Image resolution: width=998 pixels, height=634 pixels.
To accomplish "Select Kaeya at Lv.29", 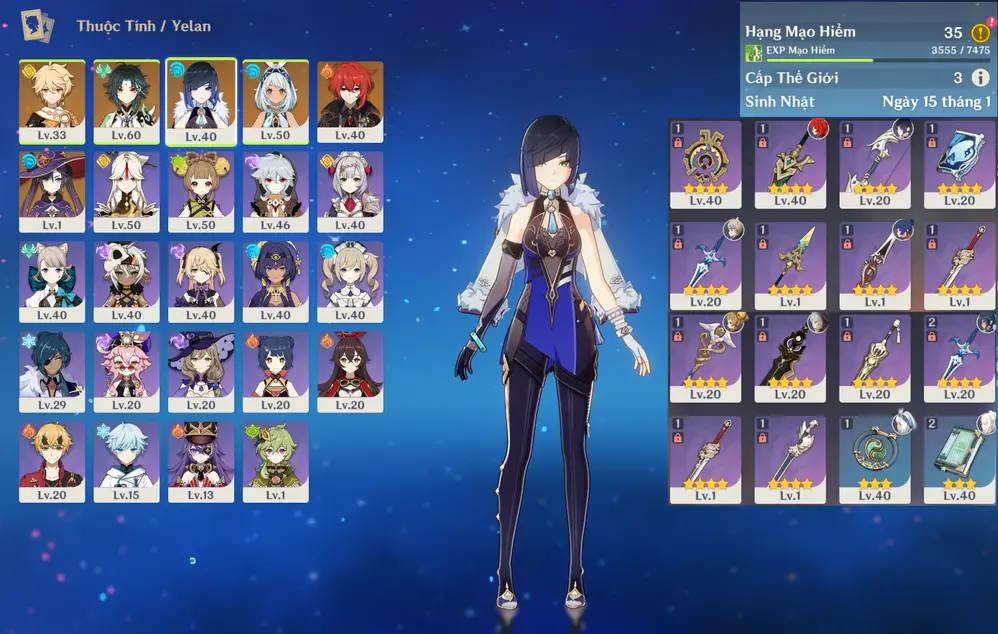I will [x=52, y=371].
